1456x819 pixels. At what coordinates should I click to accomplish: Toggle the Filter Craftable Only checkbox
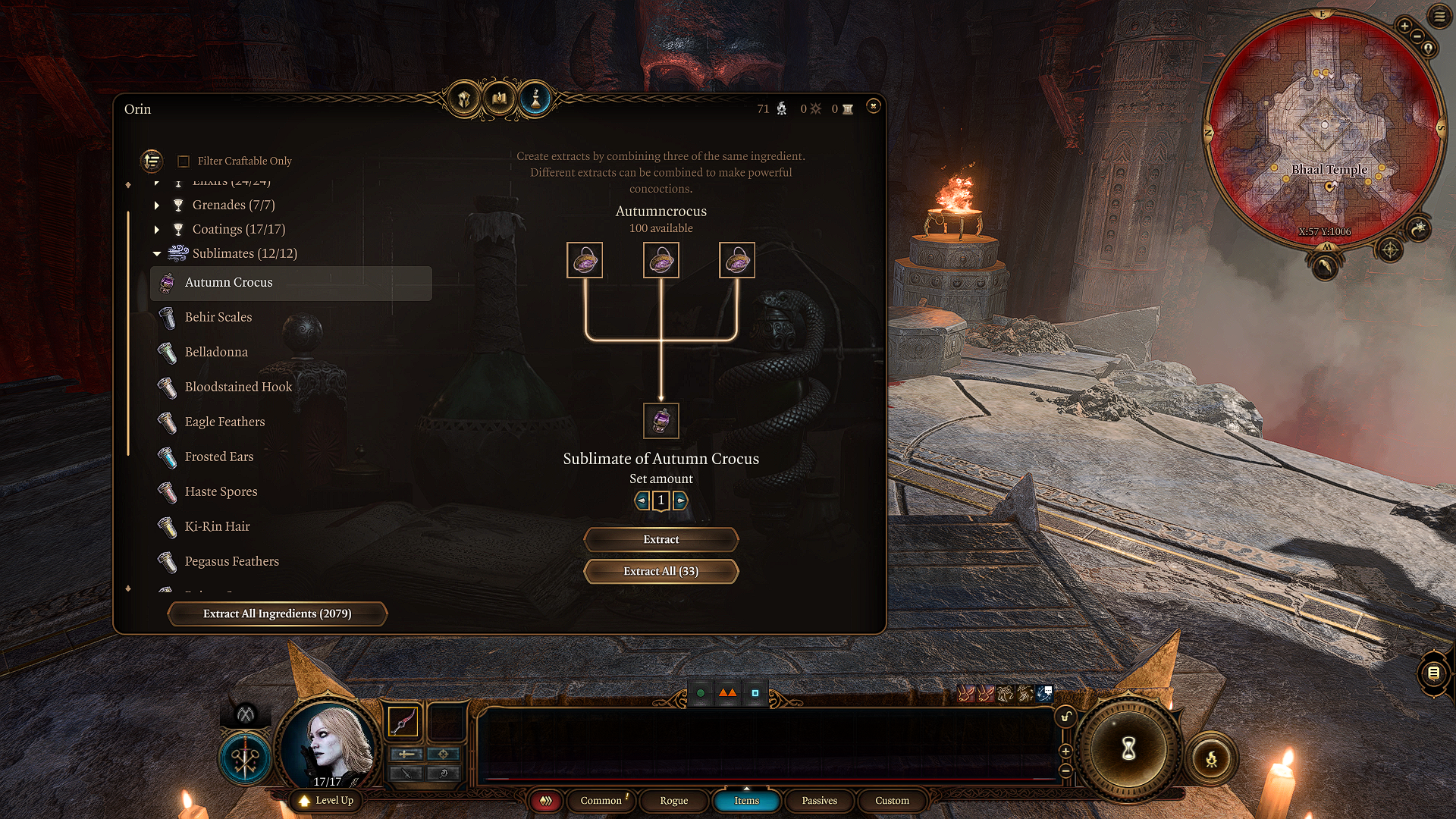[184, 161]
